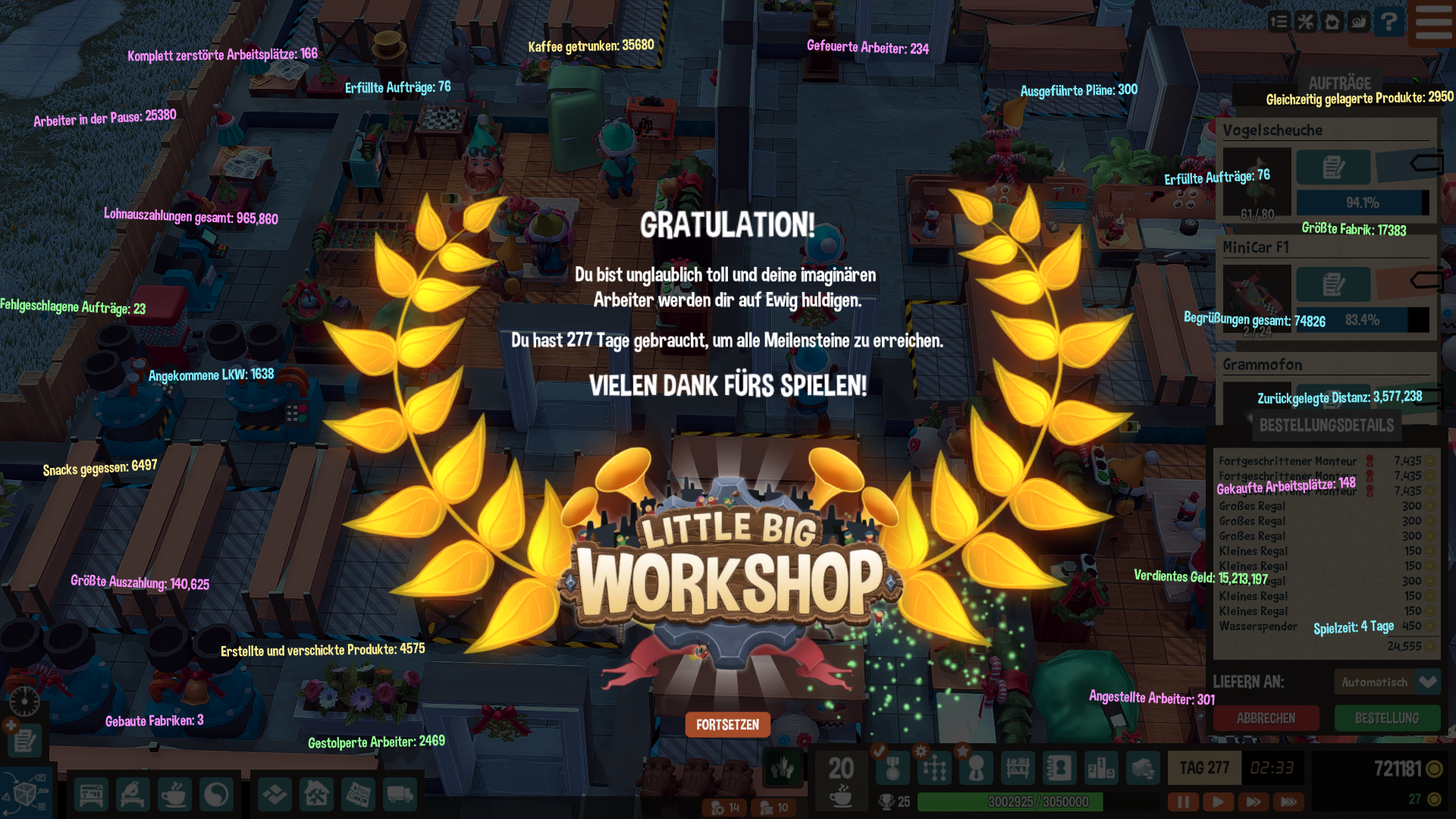Open the medal milestones icon
The image size is (1456, 819).
(x=893, y=769)
